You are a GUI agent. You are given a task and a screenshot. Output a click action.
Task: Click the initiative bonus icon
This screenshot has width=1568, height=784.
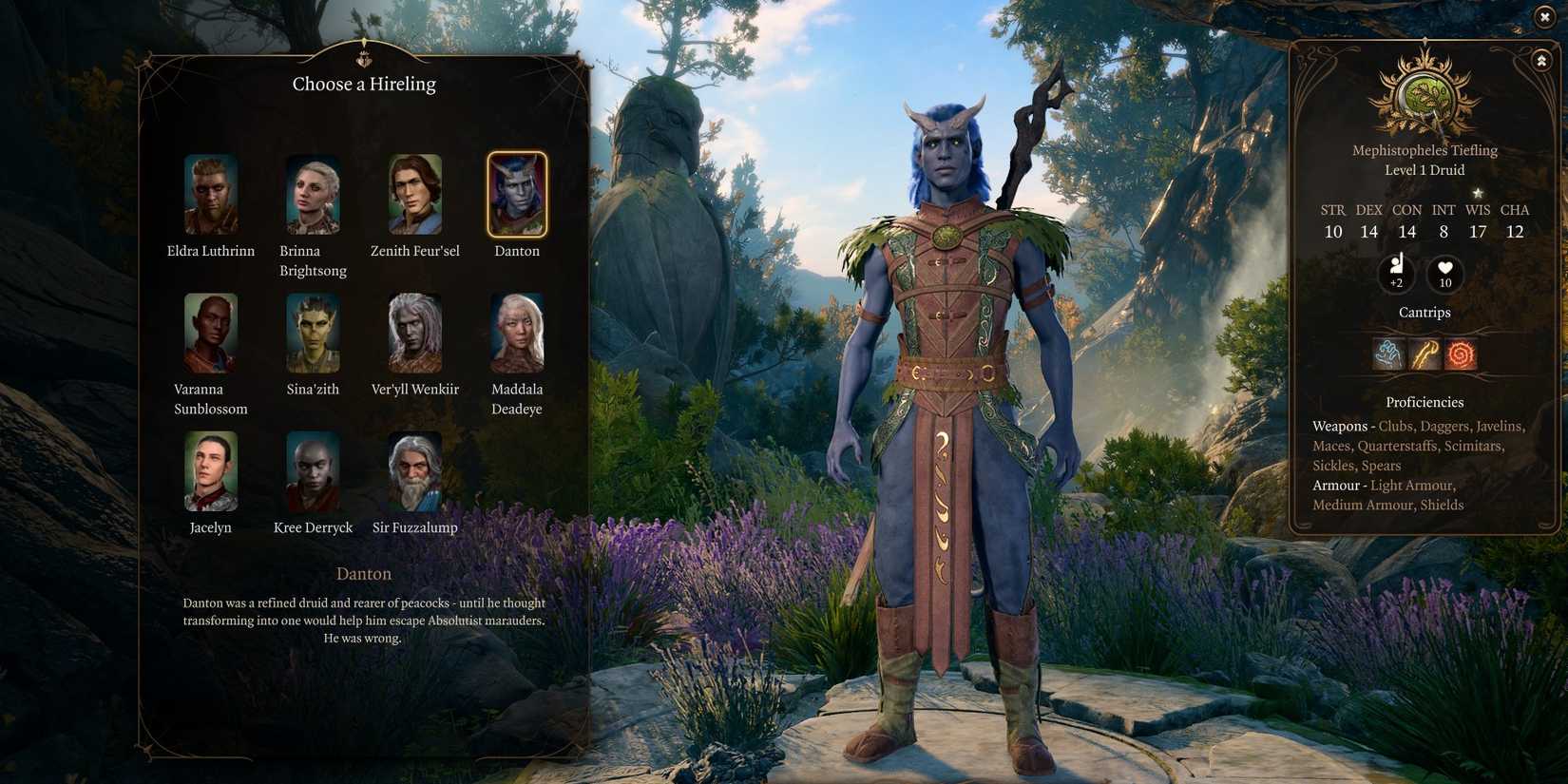point(1396,273)
